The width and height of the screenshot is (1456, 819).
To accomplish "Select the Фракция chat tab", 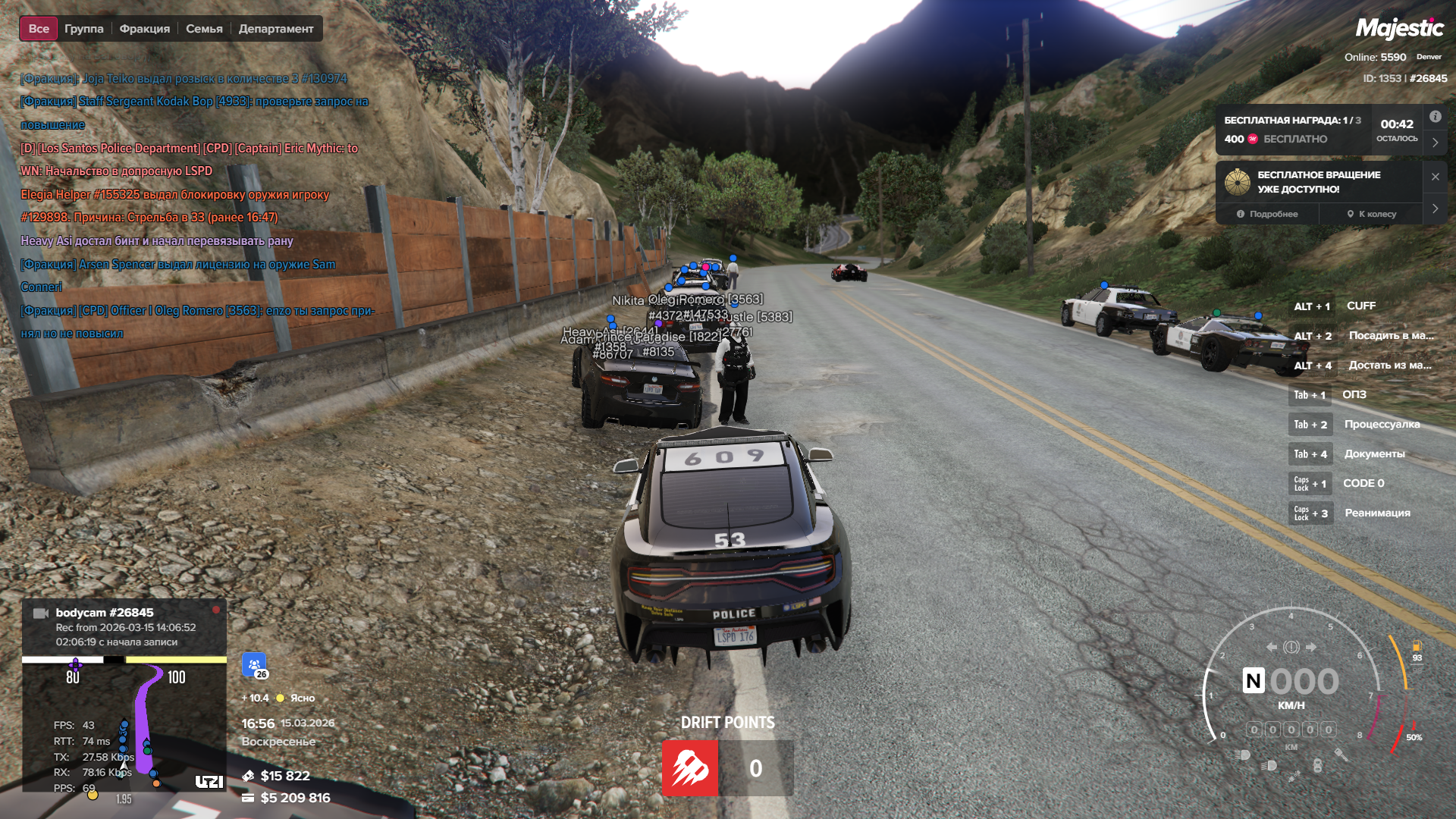I will tap(144, 29).
